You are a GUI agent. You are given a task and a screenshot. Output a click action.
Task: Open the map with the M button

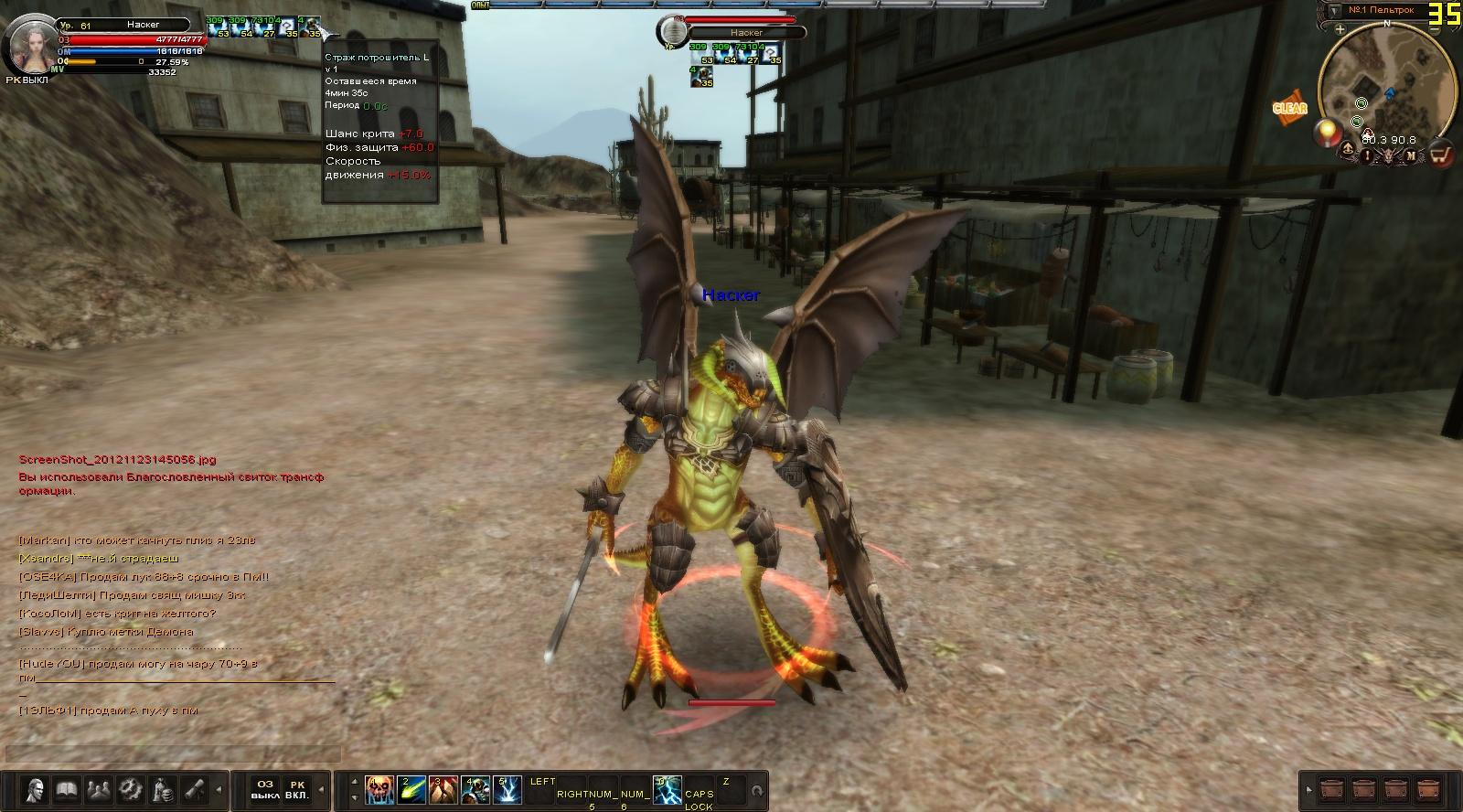click(1411, 155)
